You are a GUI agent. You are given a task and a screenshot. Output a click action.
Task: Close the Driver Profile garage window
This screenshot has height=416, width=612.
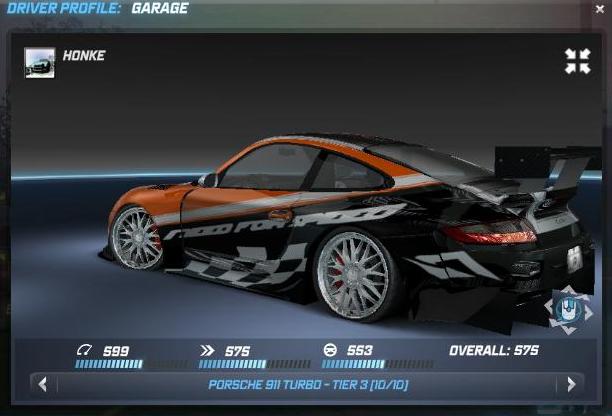[x=600, y=9]
